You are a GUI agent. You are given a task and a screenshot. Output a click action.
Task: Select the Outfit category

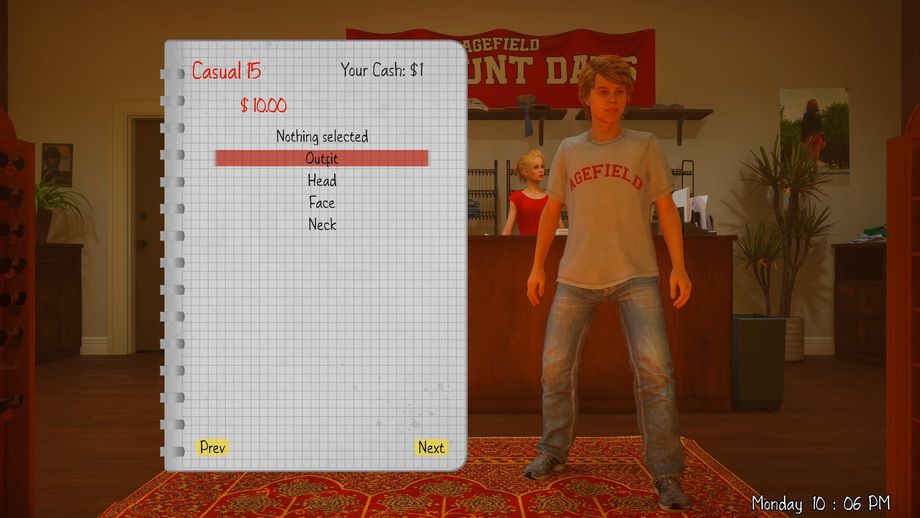tap(322, 158)
